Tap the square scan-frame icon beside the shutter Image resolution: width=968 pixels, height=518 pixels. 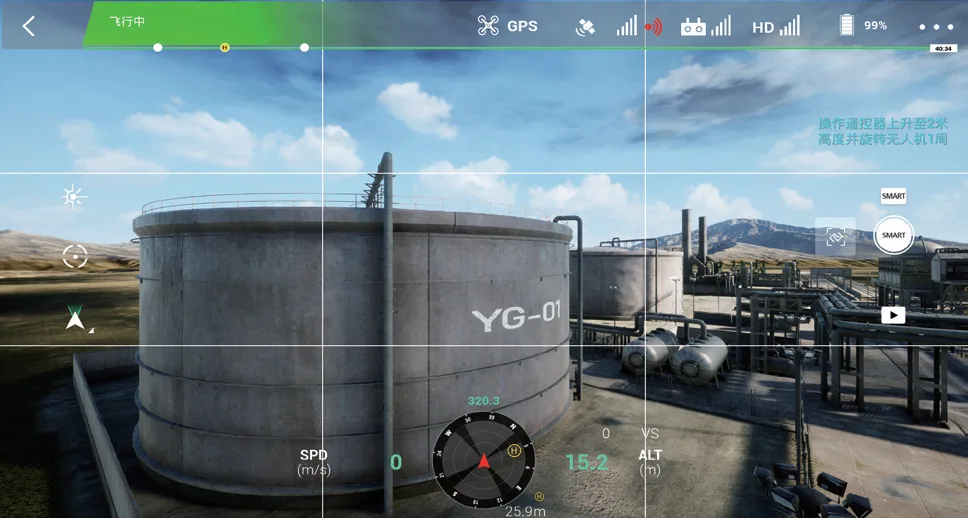point(835,236)
